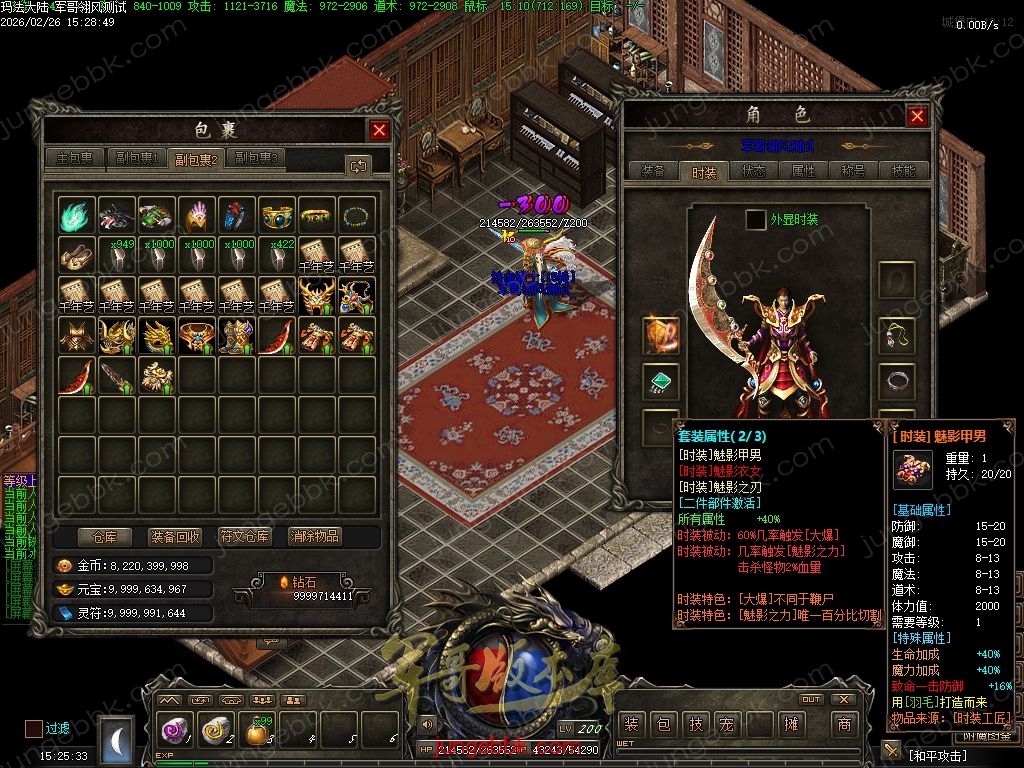The width and height of the screenshot is (1024, 768).
Task: Click the 消除物品 destroy item button
Action: coord(314,536)
